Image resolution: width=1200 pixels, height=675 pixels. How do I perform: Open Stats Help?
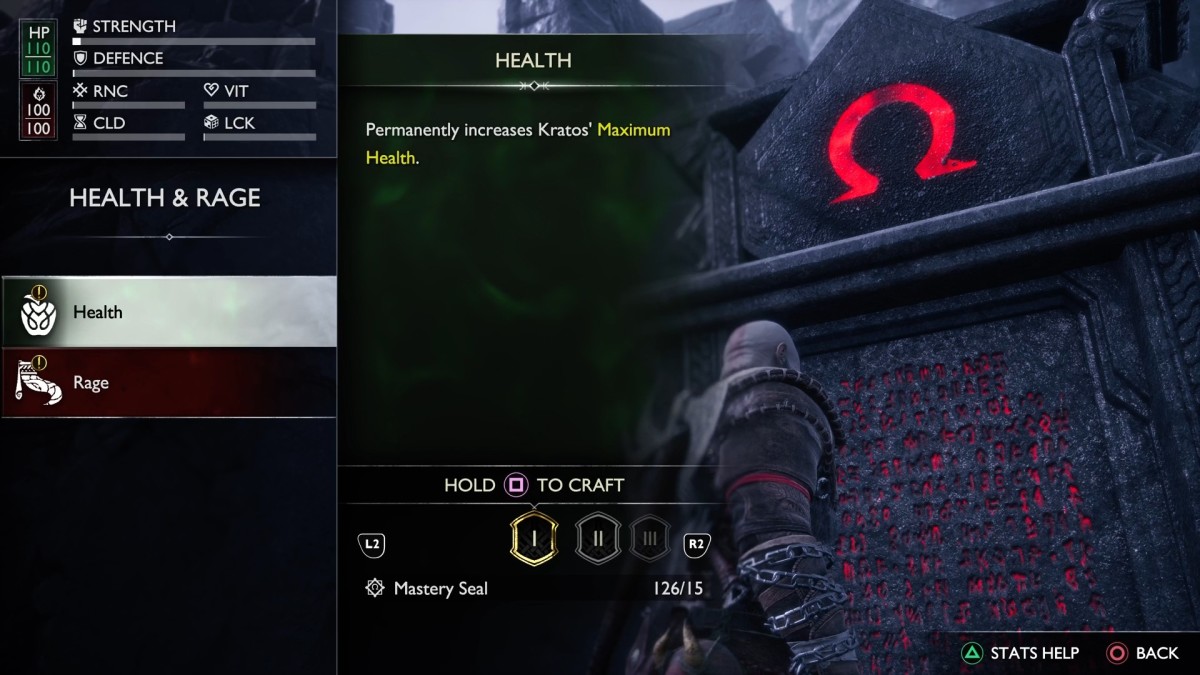click(1020, 653)
